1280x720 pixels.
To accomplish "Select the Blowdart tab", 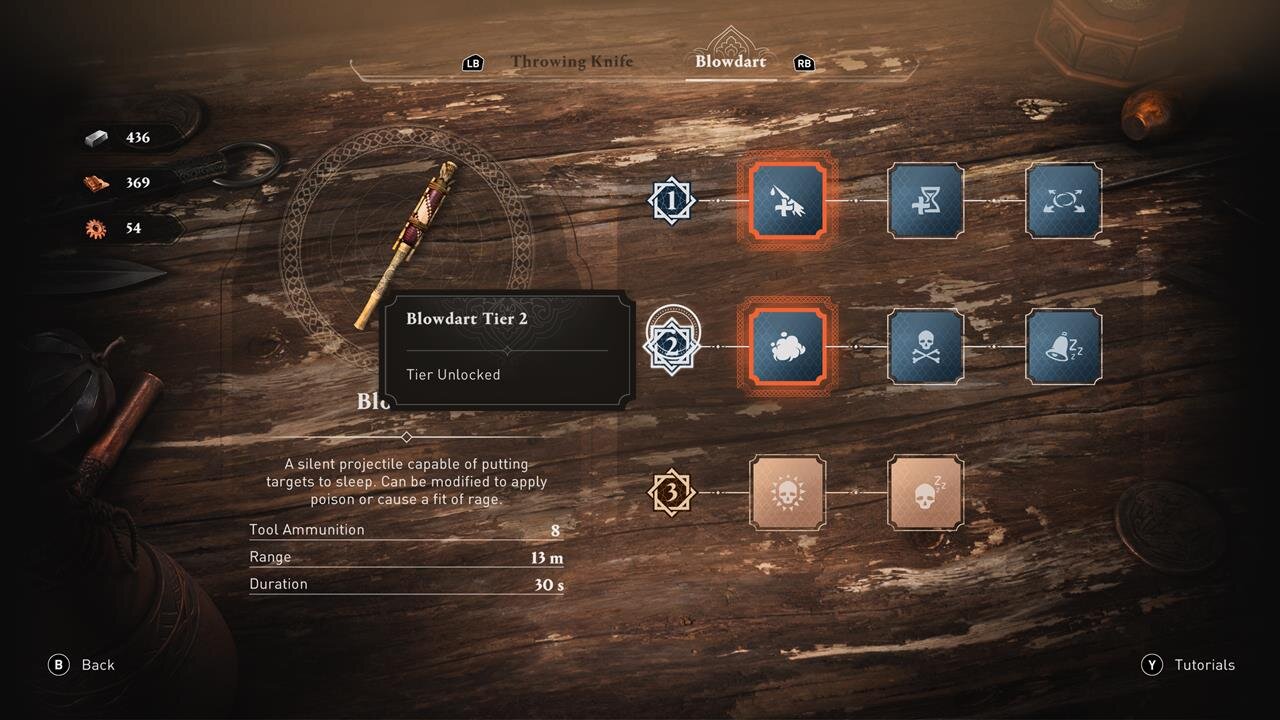I will coord(731,62).
